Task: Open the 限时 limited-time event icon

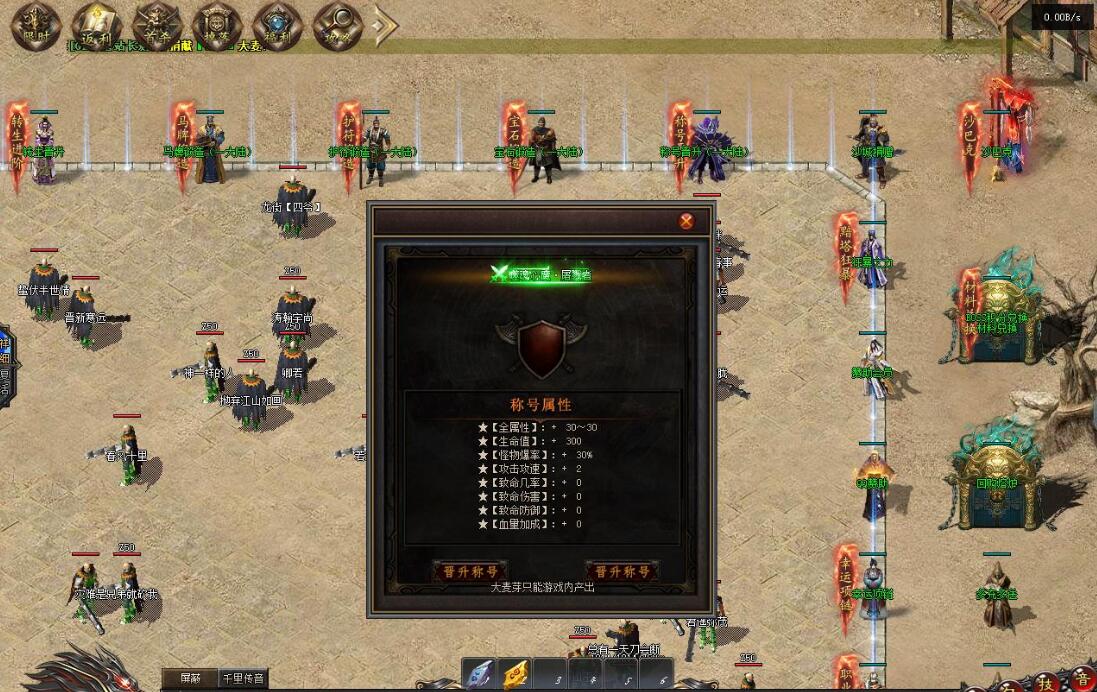Action: pyautogui.click(x=37, y=25)
